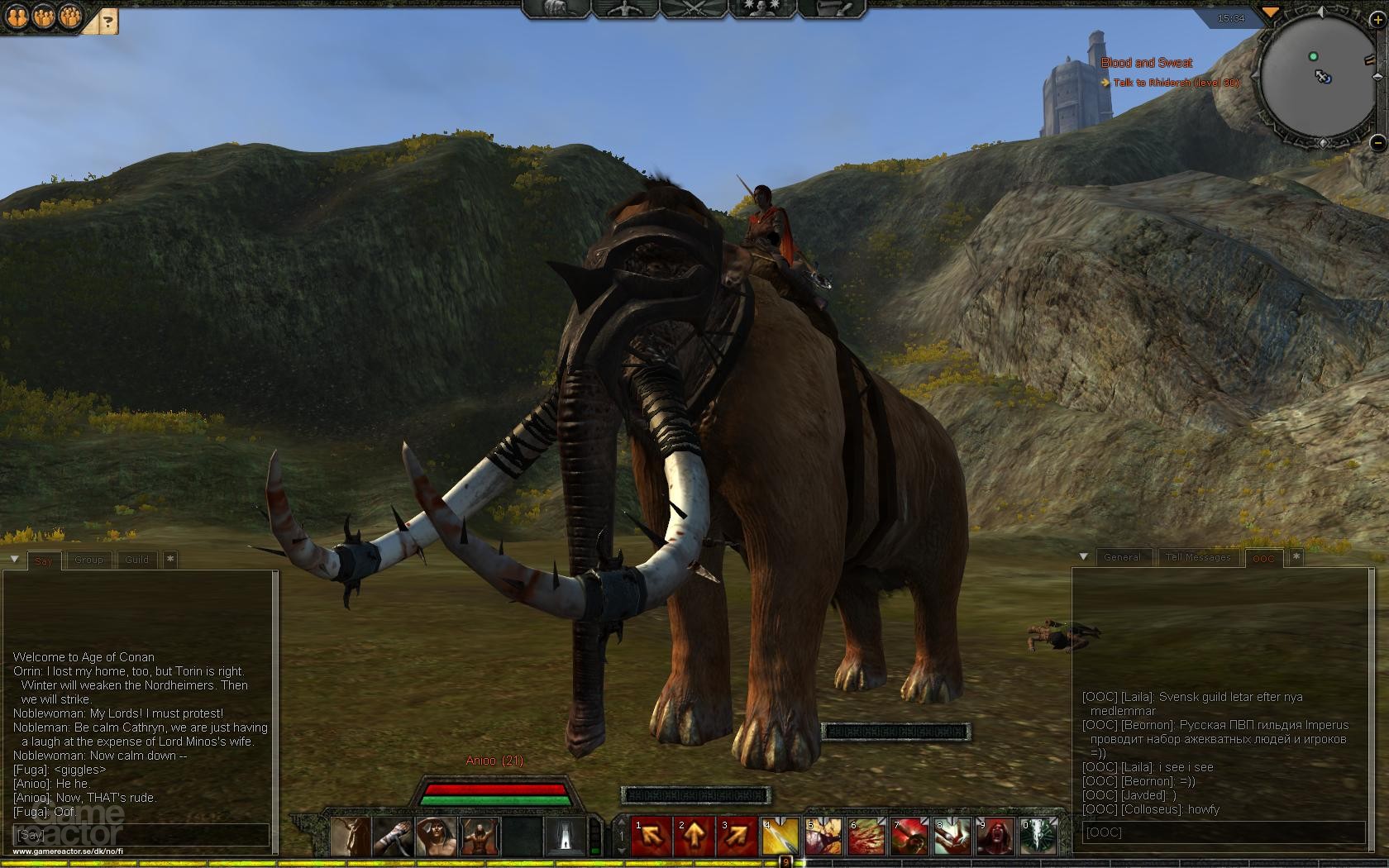Click the asterisk button next to Guild tab
Image resolution: width=1389 pixels, height=868 pixels.
click(169, 560)
